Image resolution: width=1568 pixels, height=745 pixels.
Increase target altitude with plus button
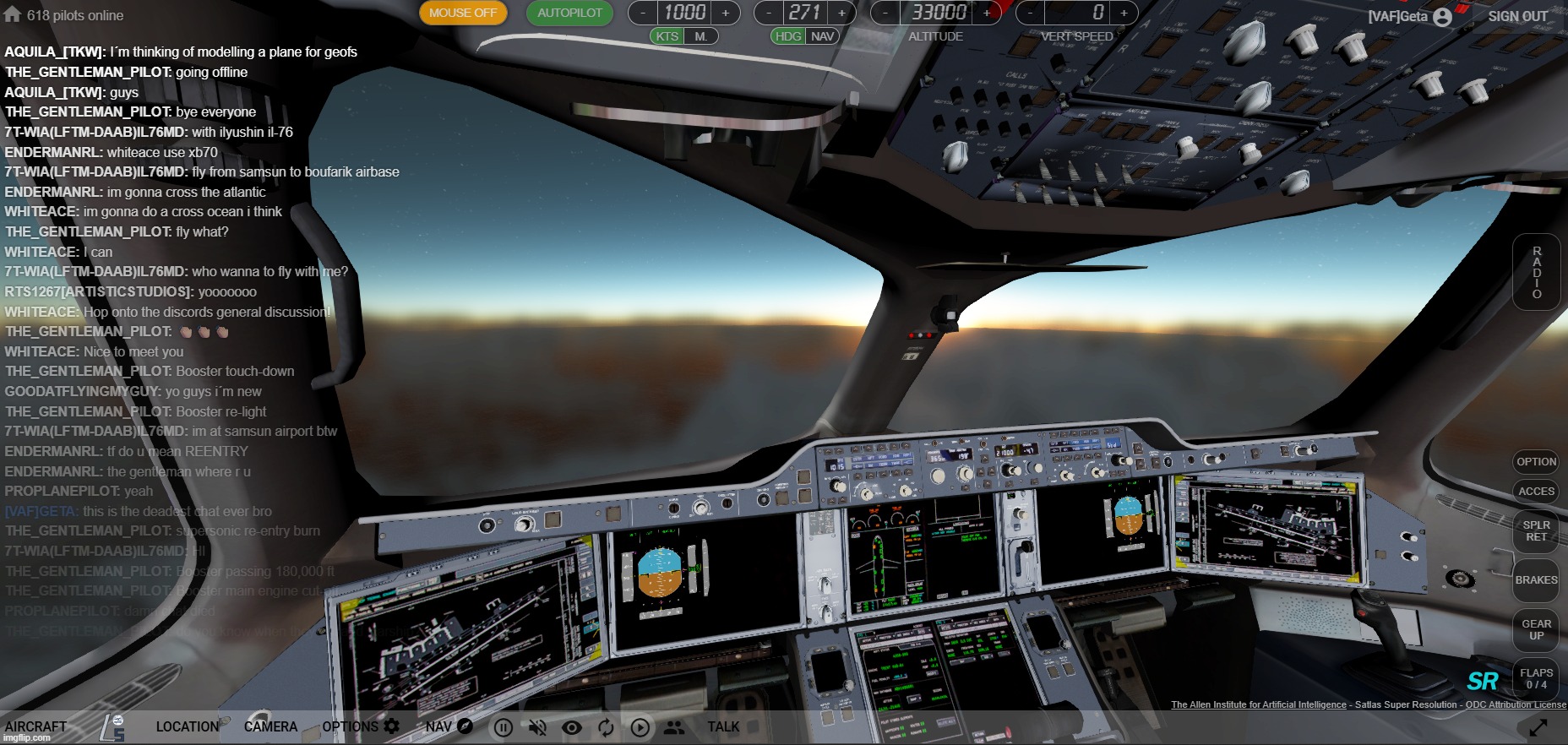(x=986, y=13)
